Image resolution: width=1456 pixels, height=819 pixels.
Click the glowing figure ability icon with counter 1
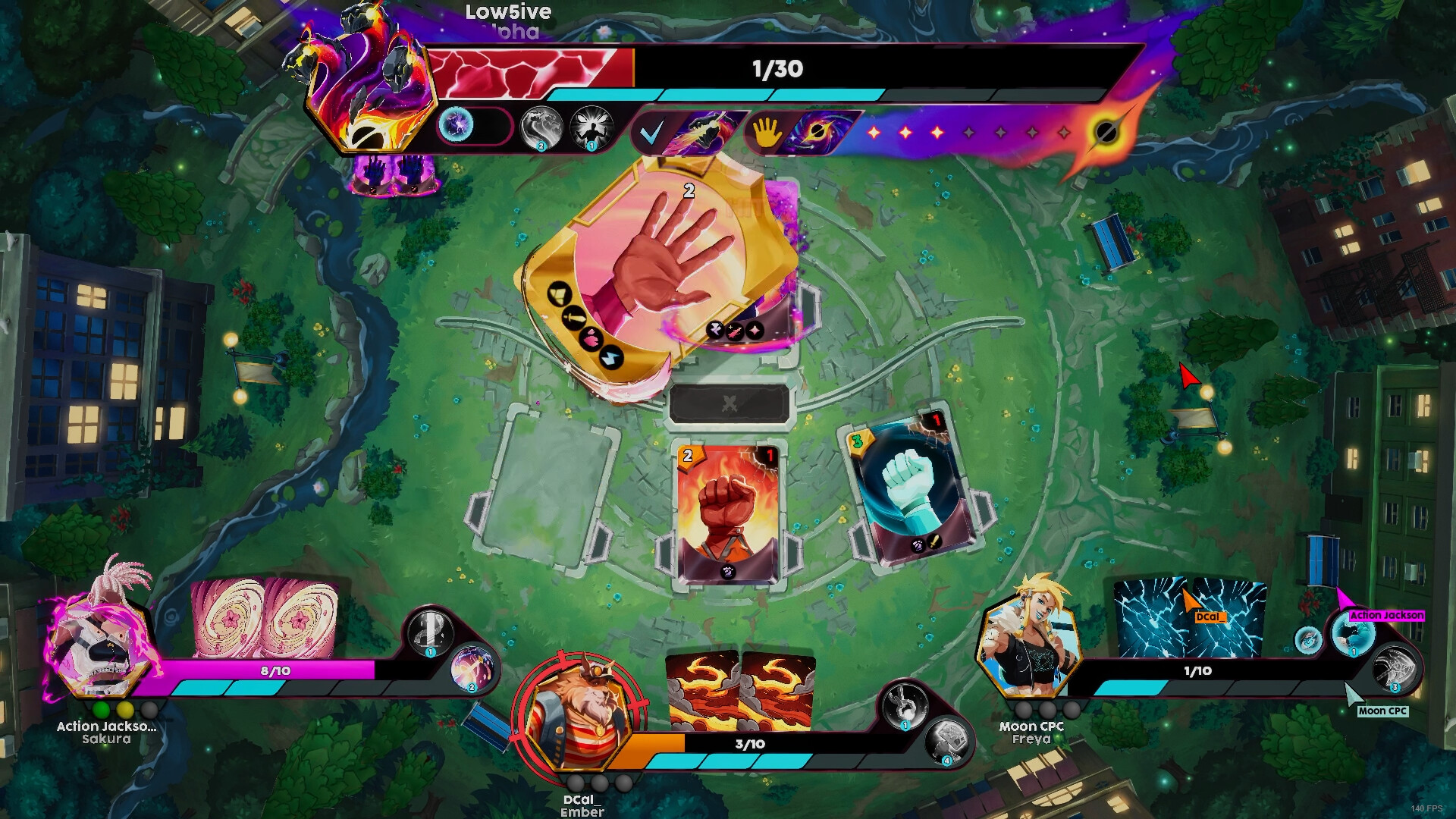[x=591, y=128]
